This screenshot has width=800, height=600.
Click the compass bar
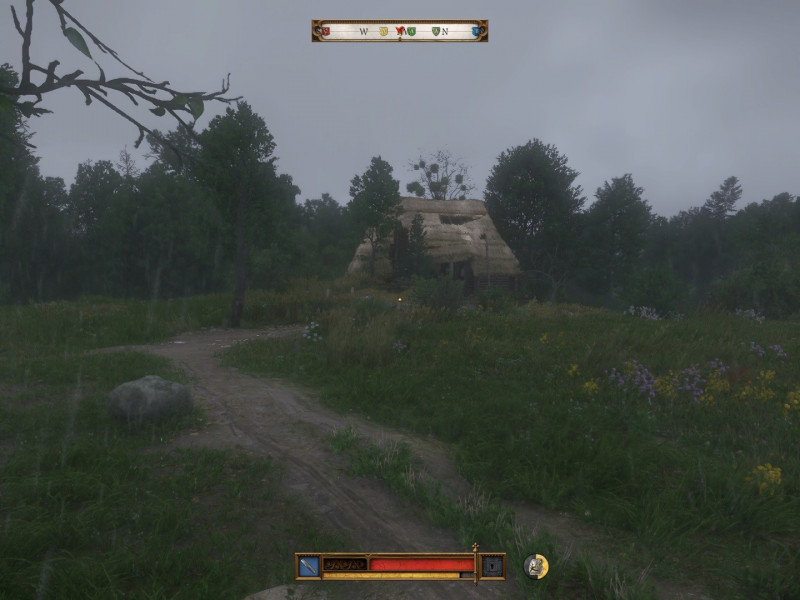(400, 31)
